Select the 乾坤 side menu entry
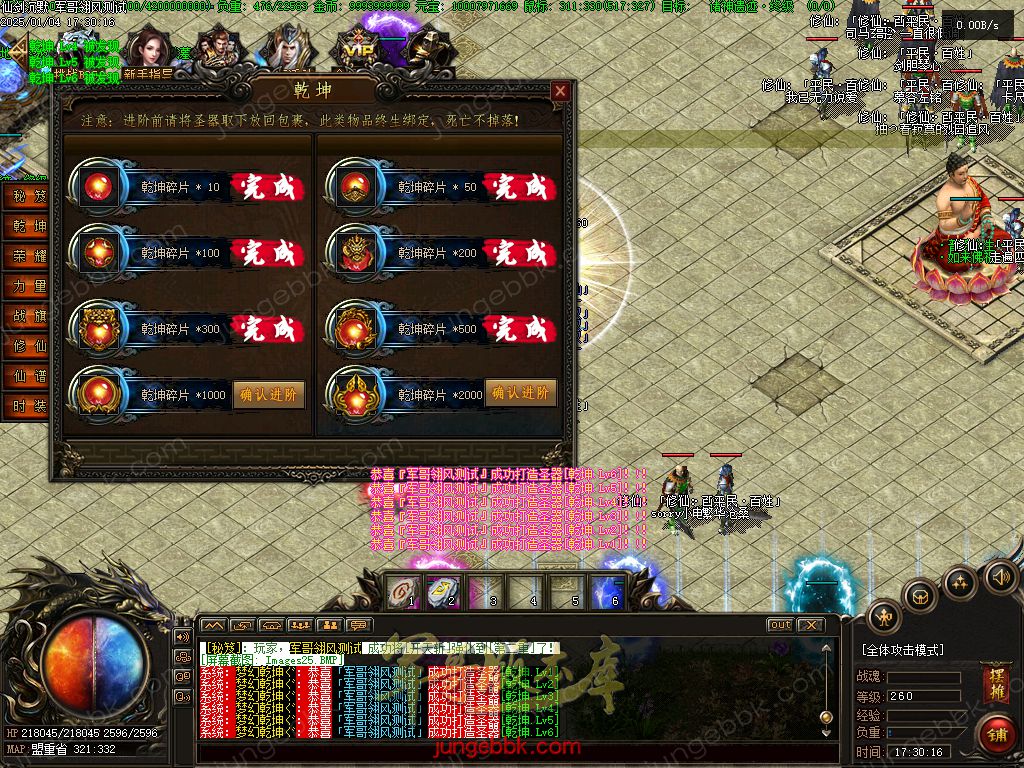Viewport: 1024px width, 768px height. [x=29, y=227]
